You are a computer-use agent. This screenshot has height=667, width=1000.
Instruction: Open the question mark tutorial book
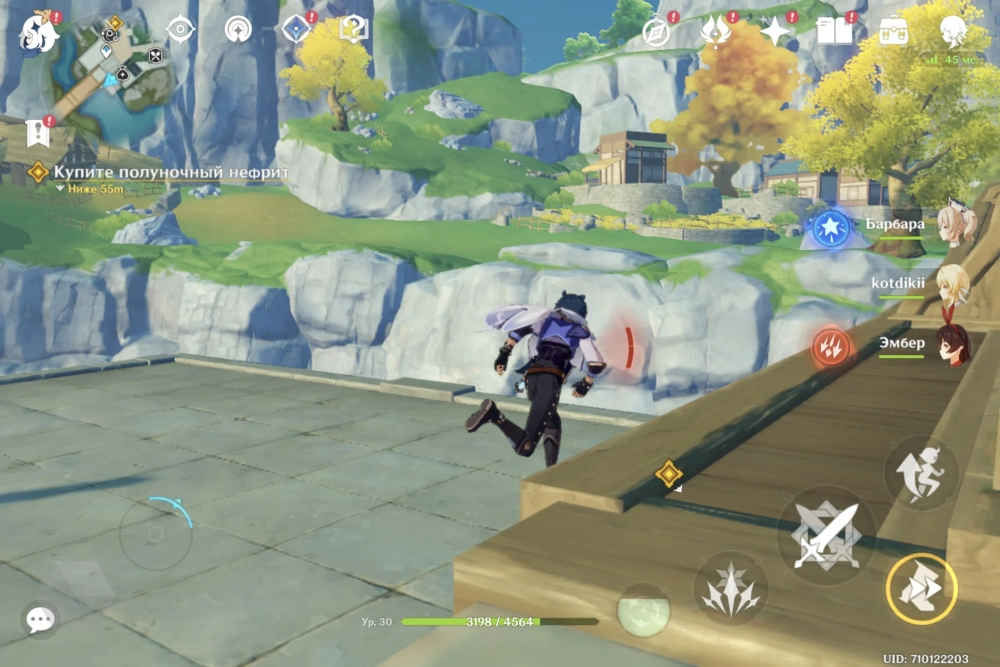(353, 30)
